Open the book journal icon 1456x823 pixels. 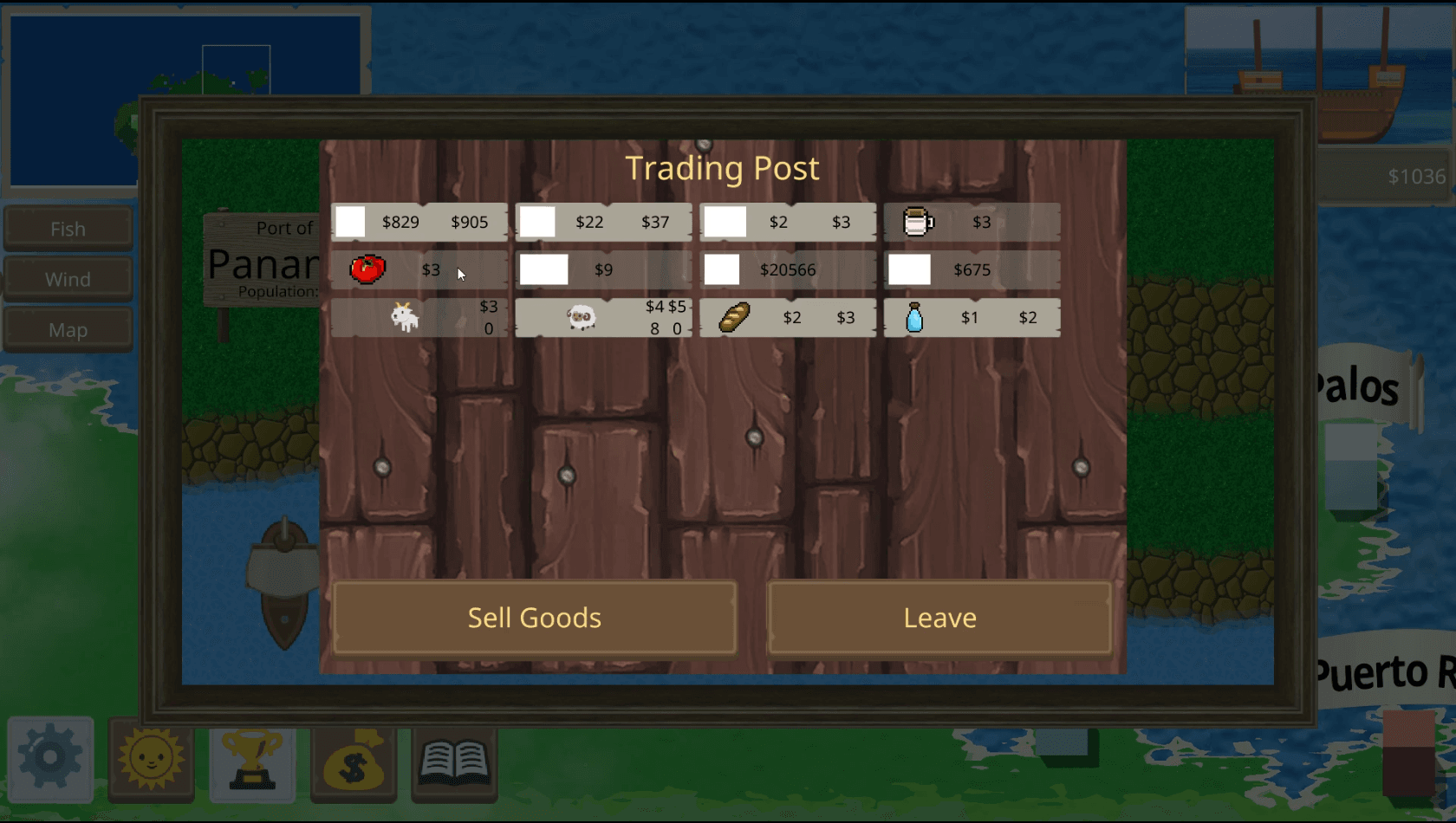click(x=454, y=759)
